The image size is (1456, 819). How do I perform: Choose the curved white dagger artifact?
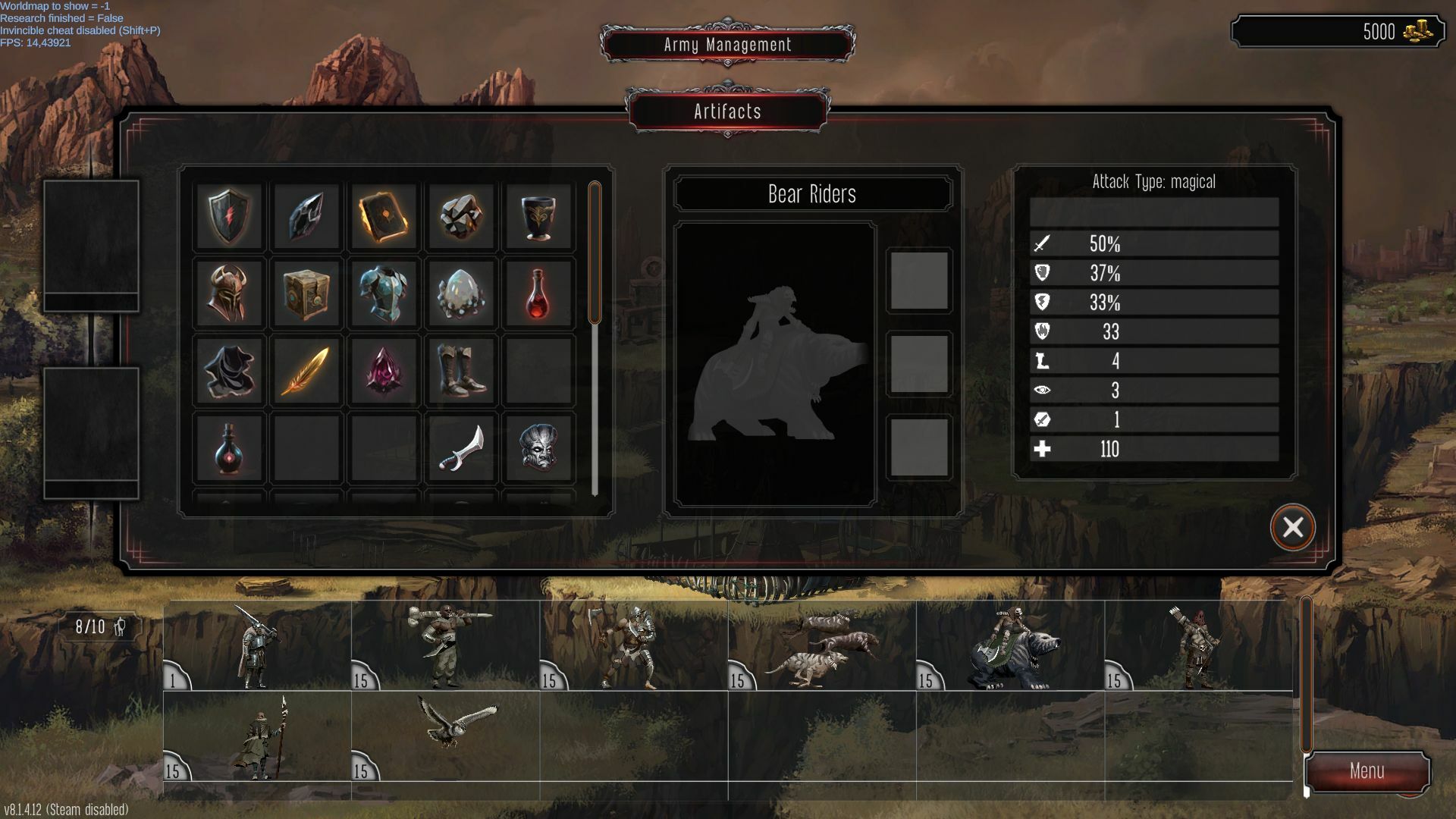pyautogui.click(x=461, y=448)
